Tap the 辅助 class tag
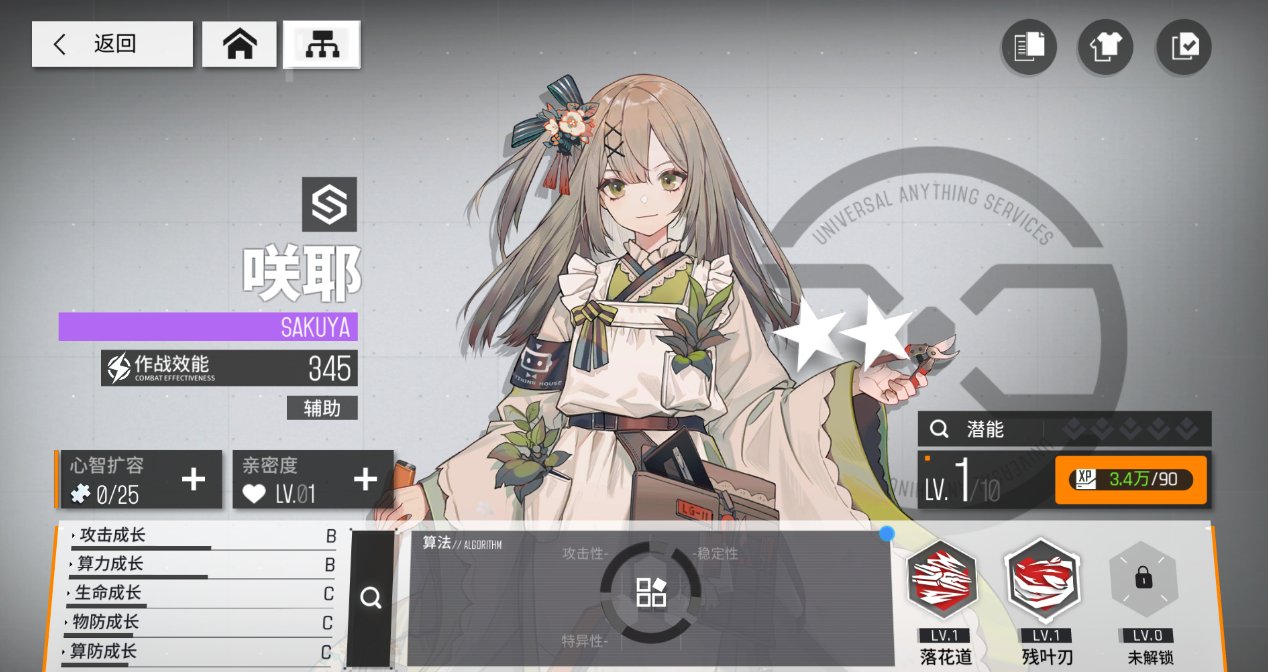The height and width of the screenshot is (672, 1268). (322, 408)
